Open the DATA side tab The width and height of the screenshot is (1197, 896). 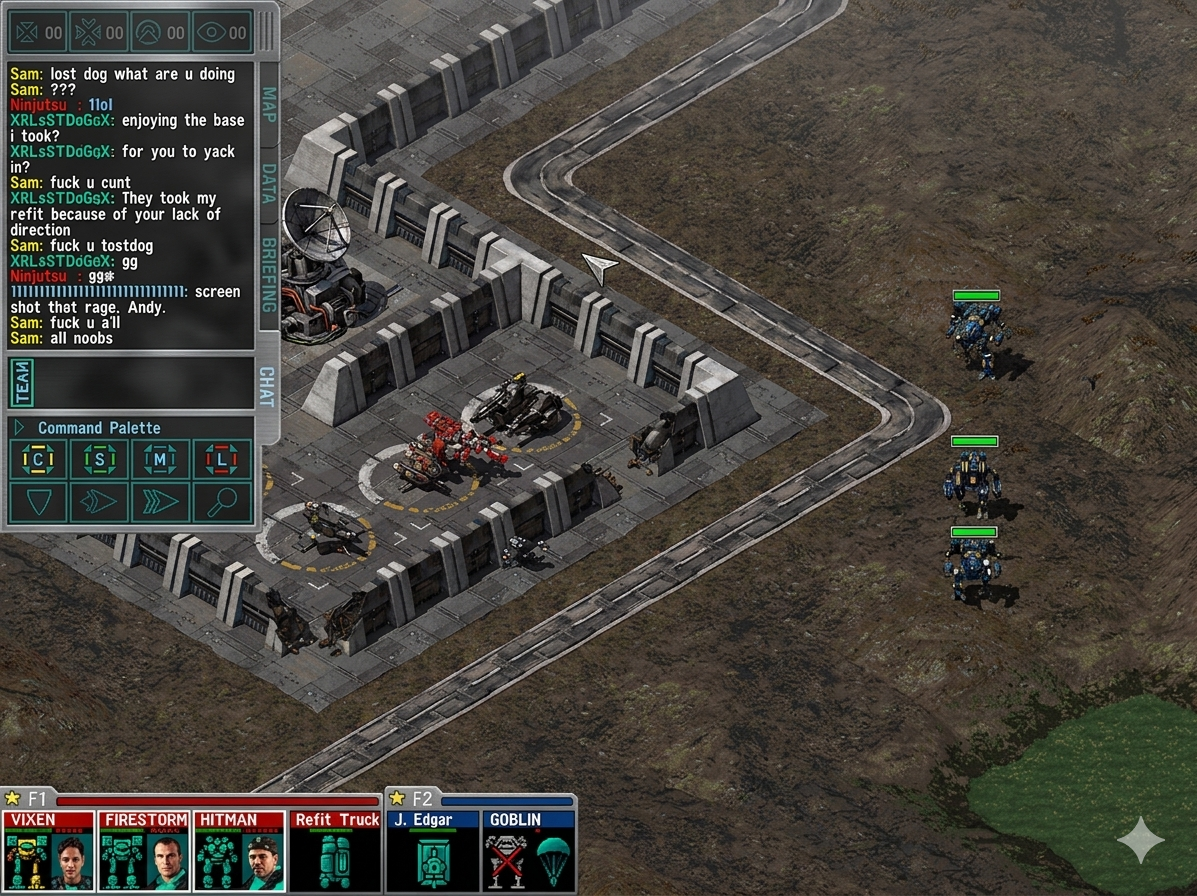pyautogui.click(x=268, y=183)
